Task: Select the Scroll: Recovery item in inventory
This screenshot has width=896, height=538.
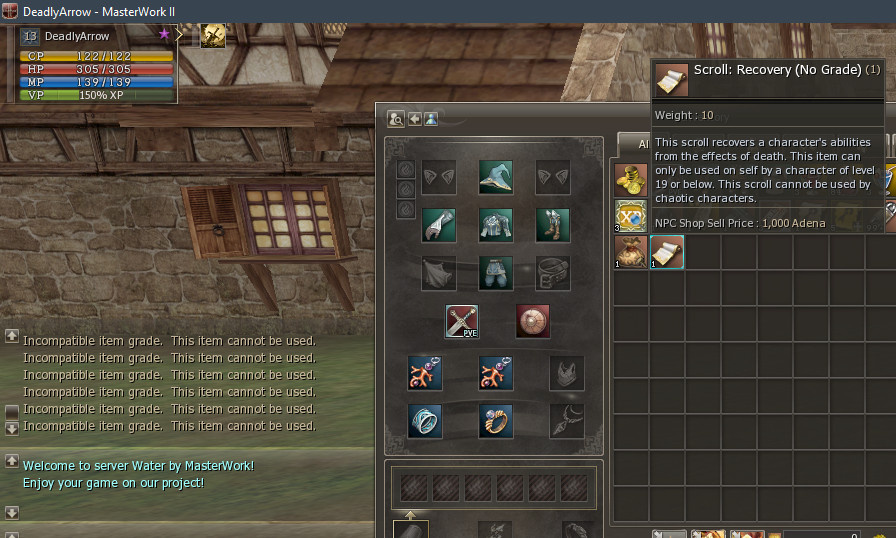Action: 667,251
